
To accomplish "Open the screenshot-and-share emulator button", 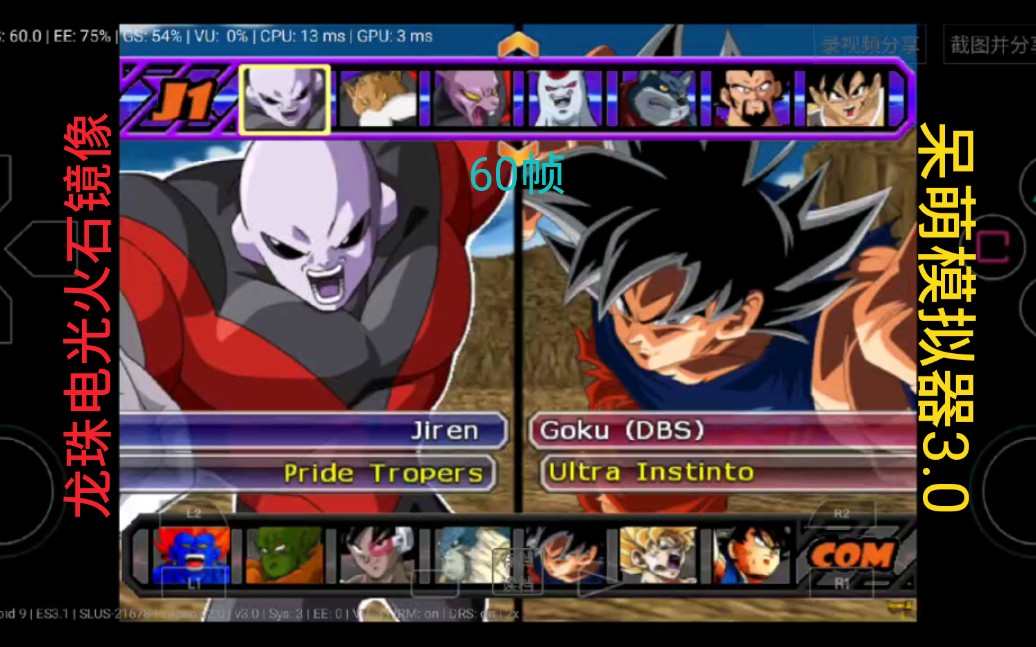I will coord(990,44).
